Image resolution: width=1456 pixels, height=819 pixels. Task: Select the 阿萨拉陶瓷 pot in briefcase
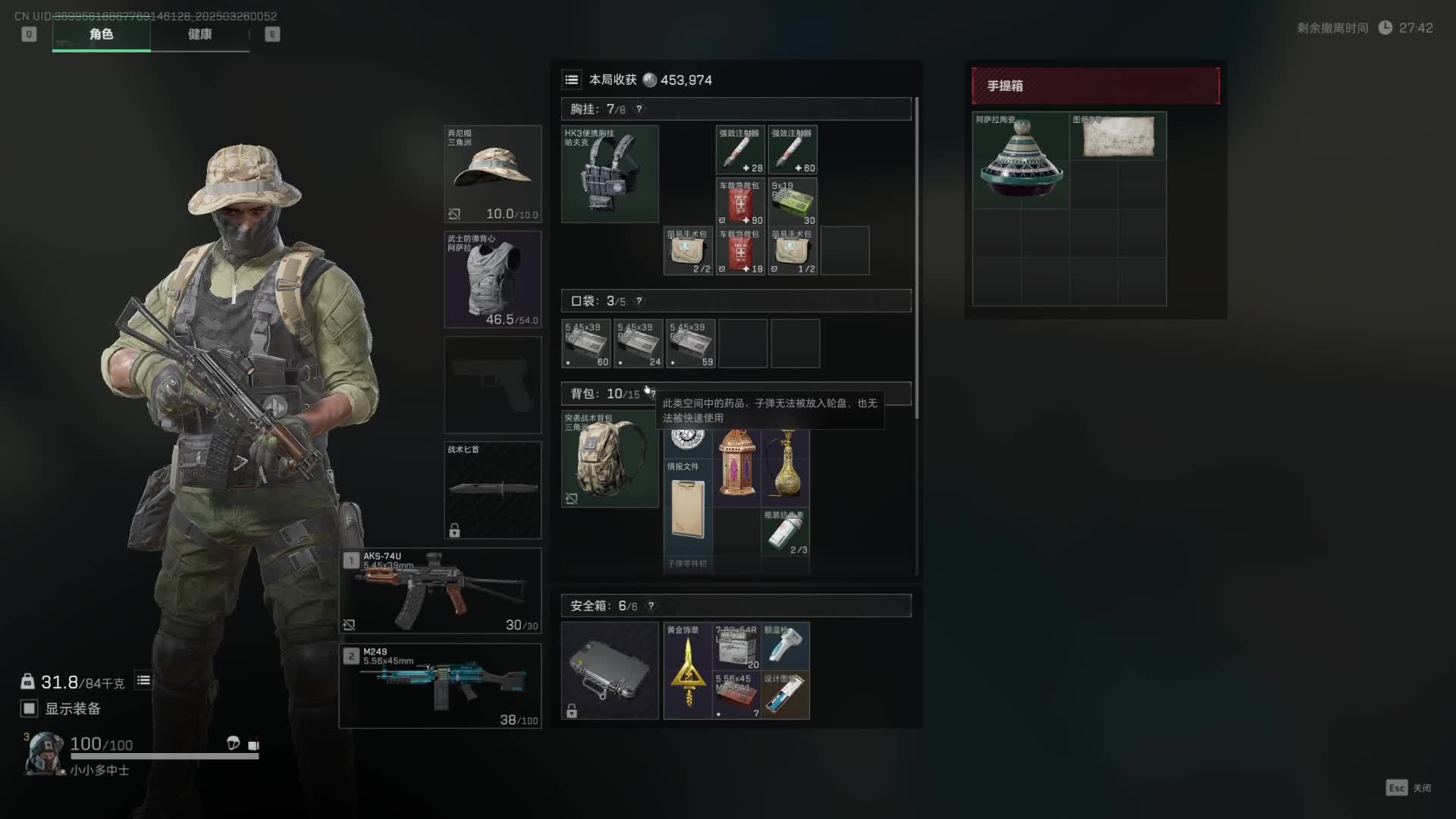[x=1021, y=161]
